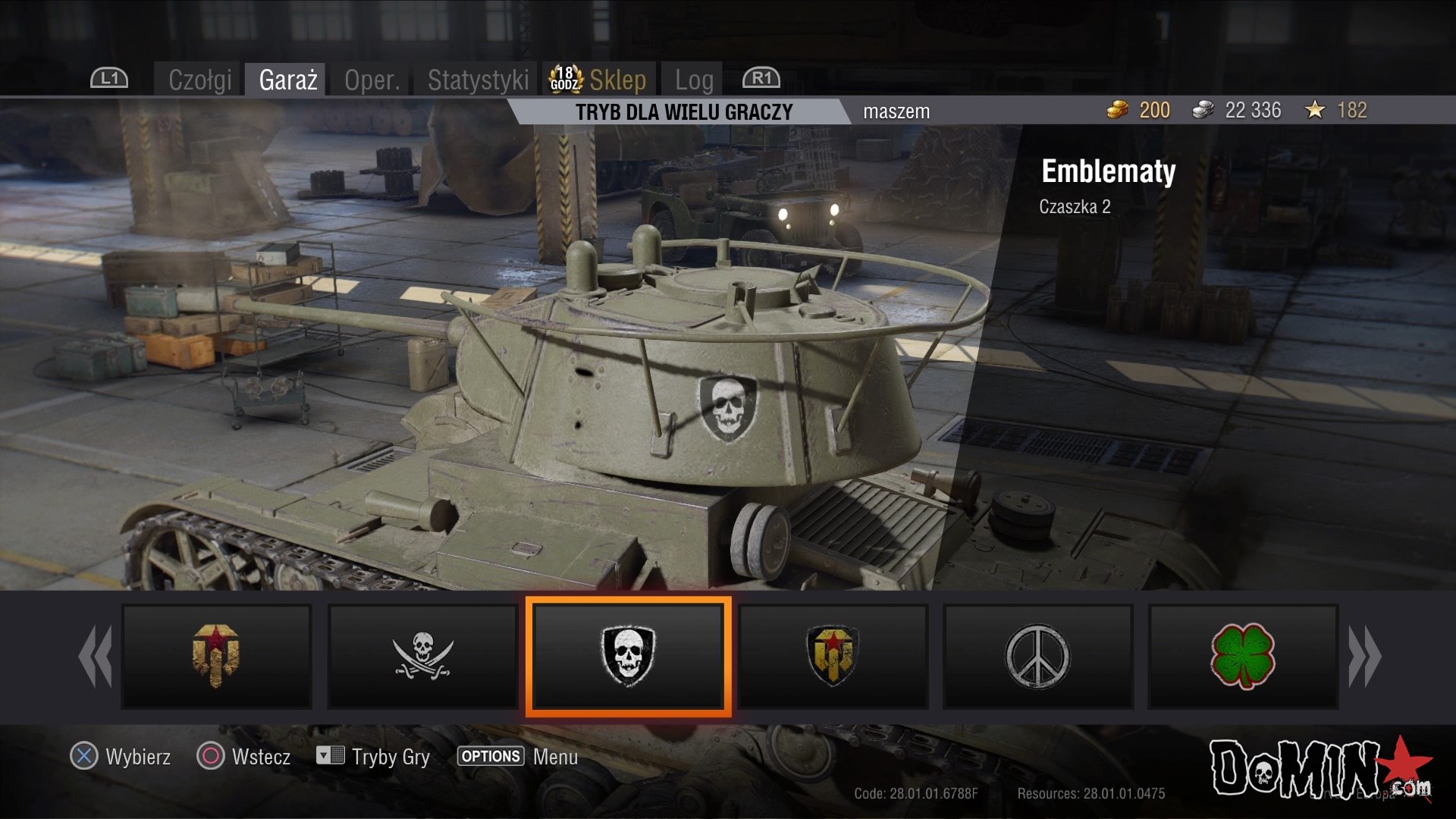This screenshot has width=1456, height=819.
Task: Show previous emblems with the left arrows
Action: [x=96, y=657]
